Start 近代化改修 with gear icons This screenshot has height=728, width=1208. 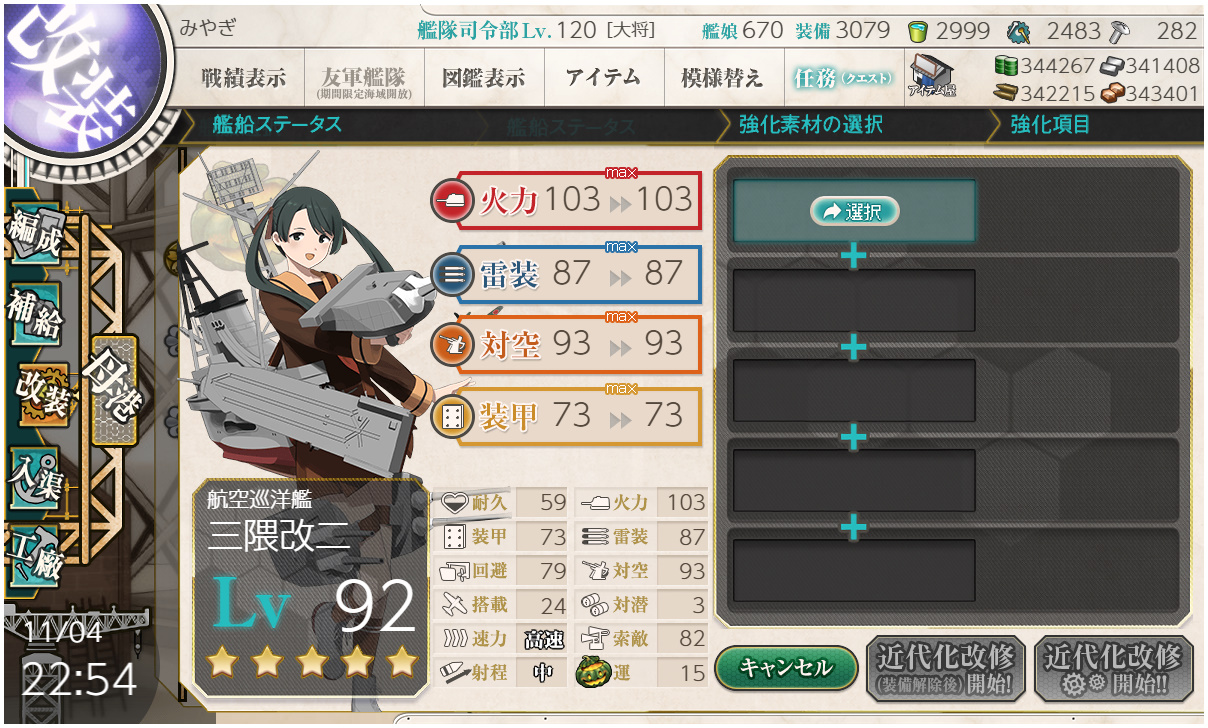(x=1113, y=667)
